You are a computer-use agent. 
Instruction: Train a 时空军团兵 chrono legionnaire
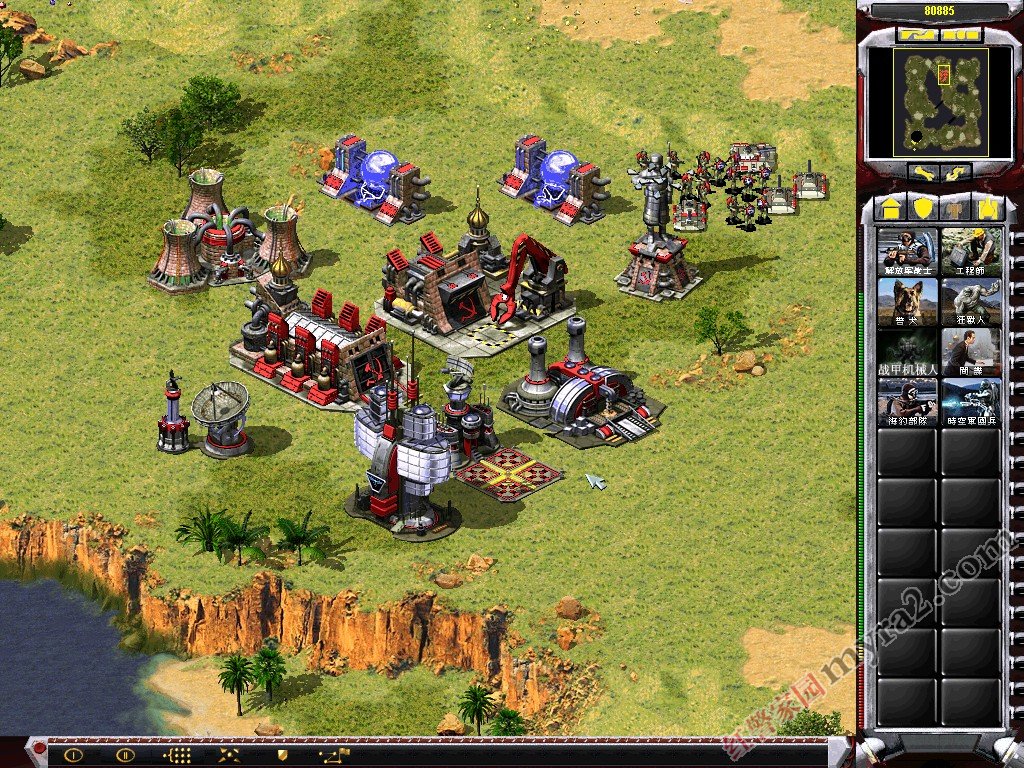point(970,402)
